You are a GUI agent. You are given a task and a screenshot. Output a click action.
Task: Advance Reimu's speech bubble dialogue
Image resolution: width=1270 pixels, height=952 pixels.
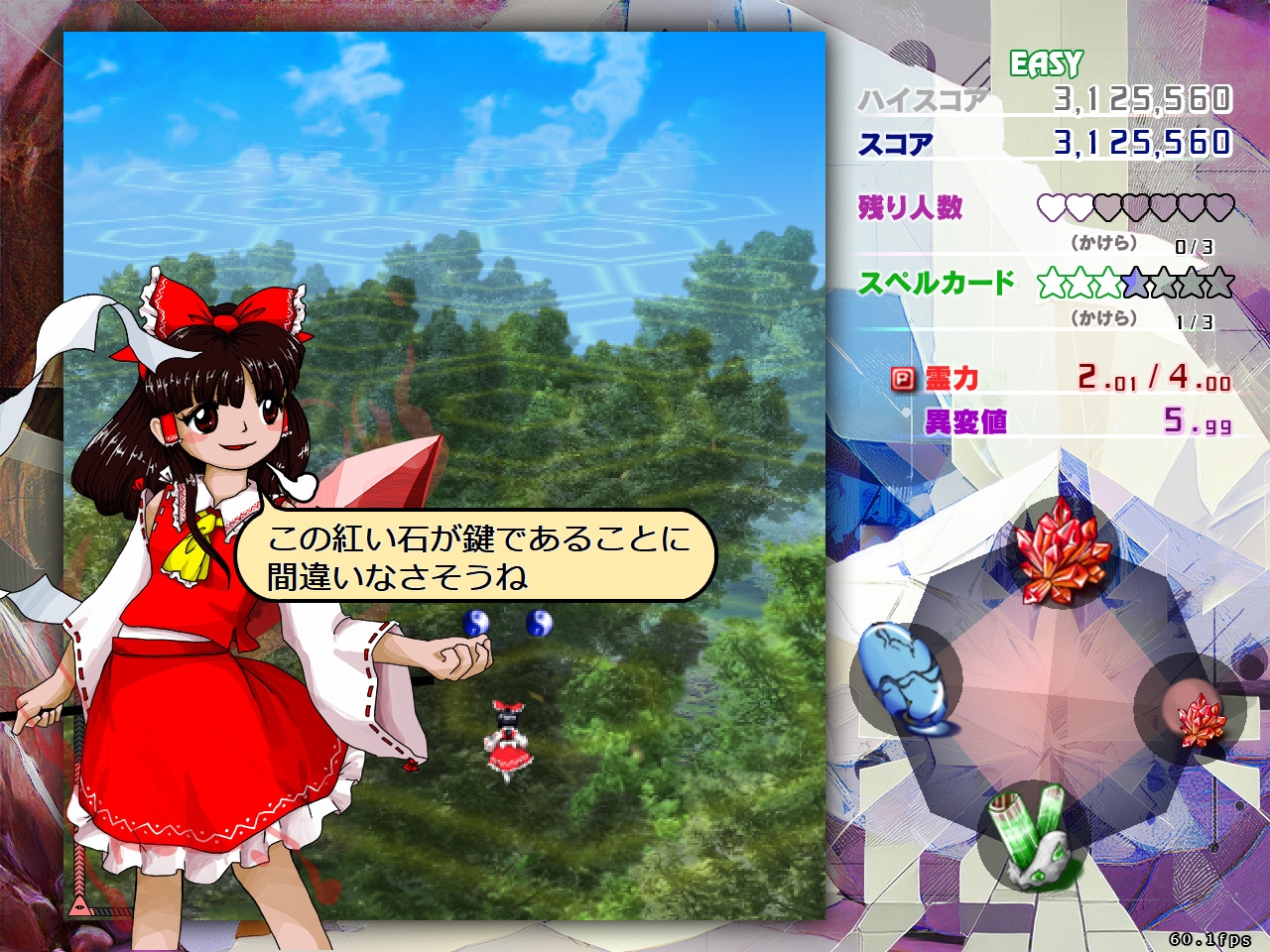click(x=476, y=557)
